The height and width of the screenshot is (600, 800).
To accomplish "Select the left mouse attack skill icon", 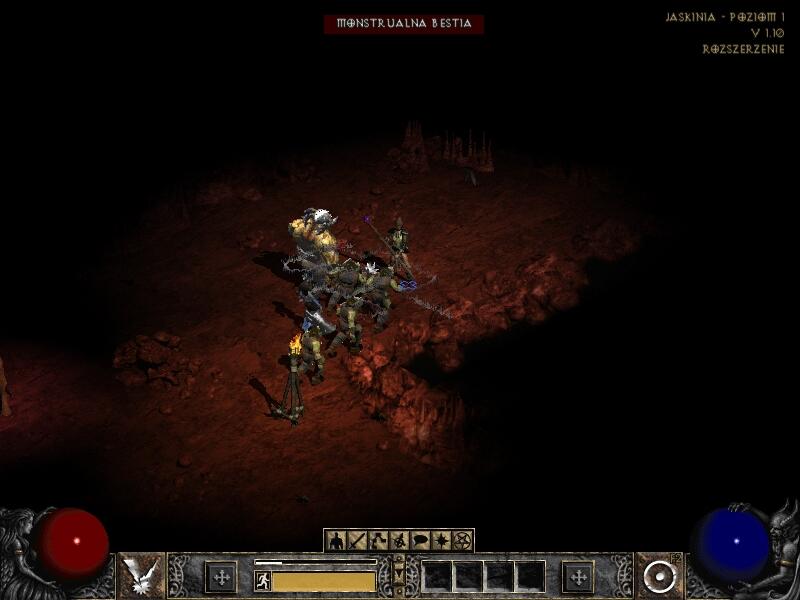I will (x=142, y=576).
